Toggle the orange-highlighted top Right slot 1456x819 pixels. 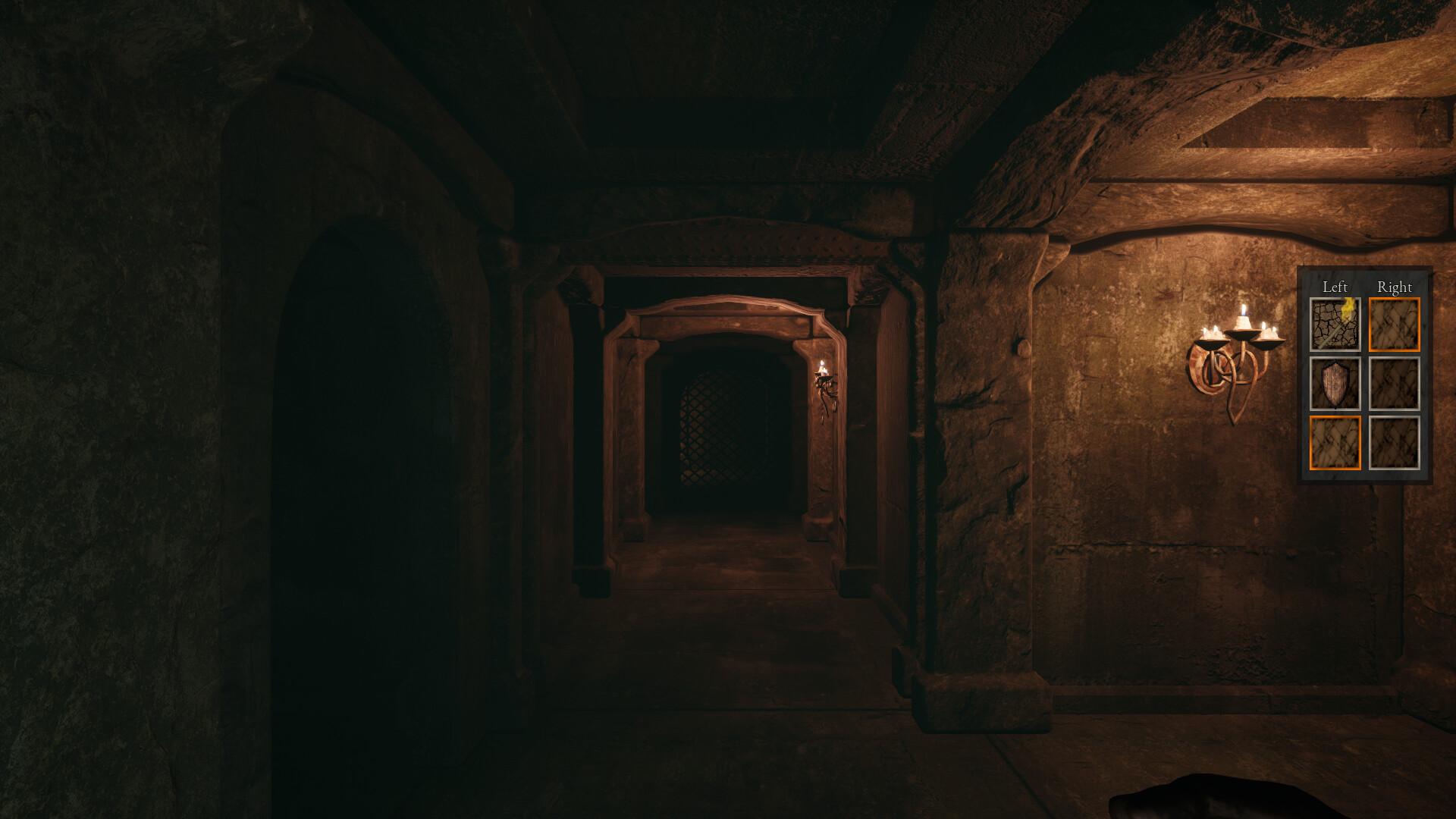[x=1394, y=323]
